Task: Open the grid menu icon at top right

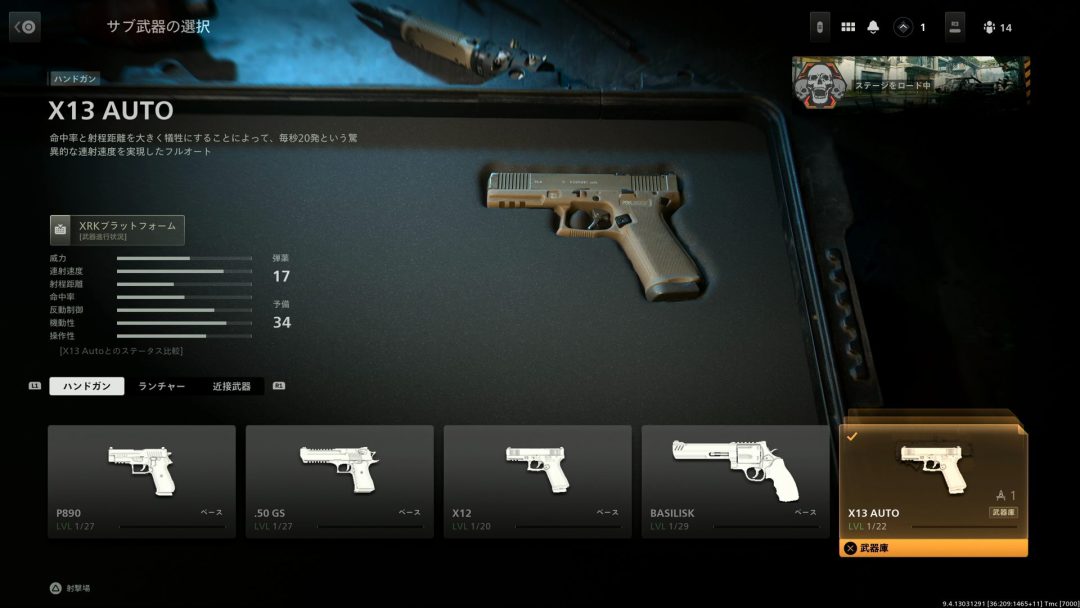Action: [848, 27]
